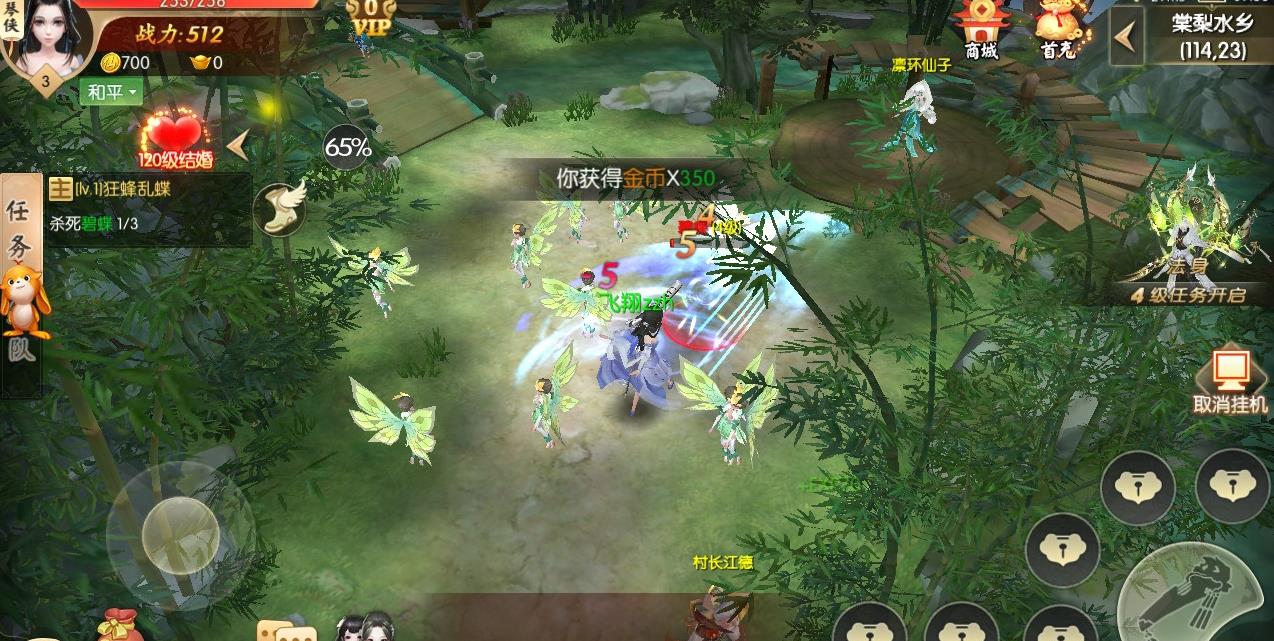
Task: Click the 取消挂机 cancel auto-battle button
Action: 1230,380
